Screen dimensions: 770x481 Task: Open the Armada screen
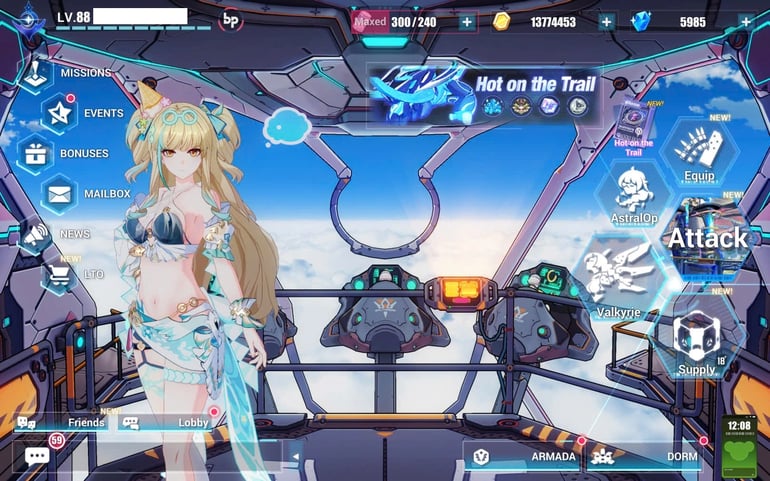[x=525, y=457]
